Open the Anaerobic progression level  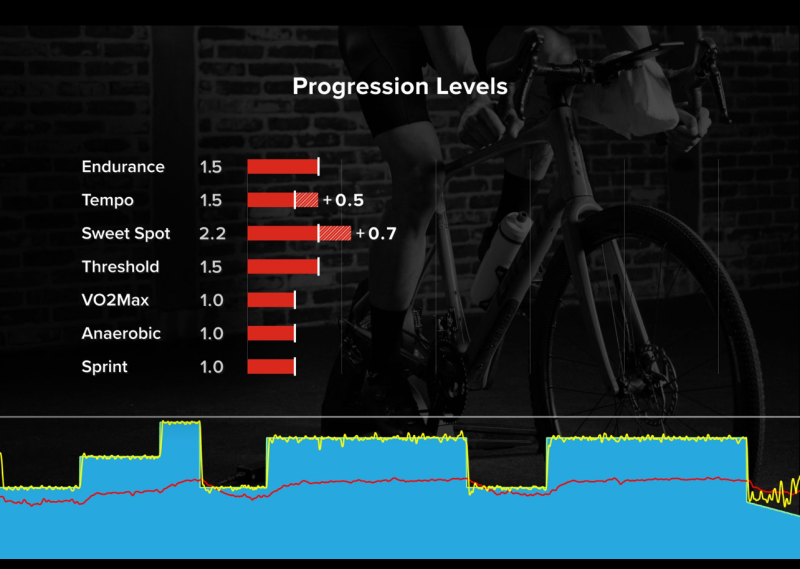pyautogui.click(x=121, y=334)
